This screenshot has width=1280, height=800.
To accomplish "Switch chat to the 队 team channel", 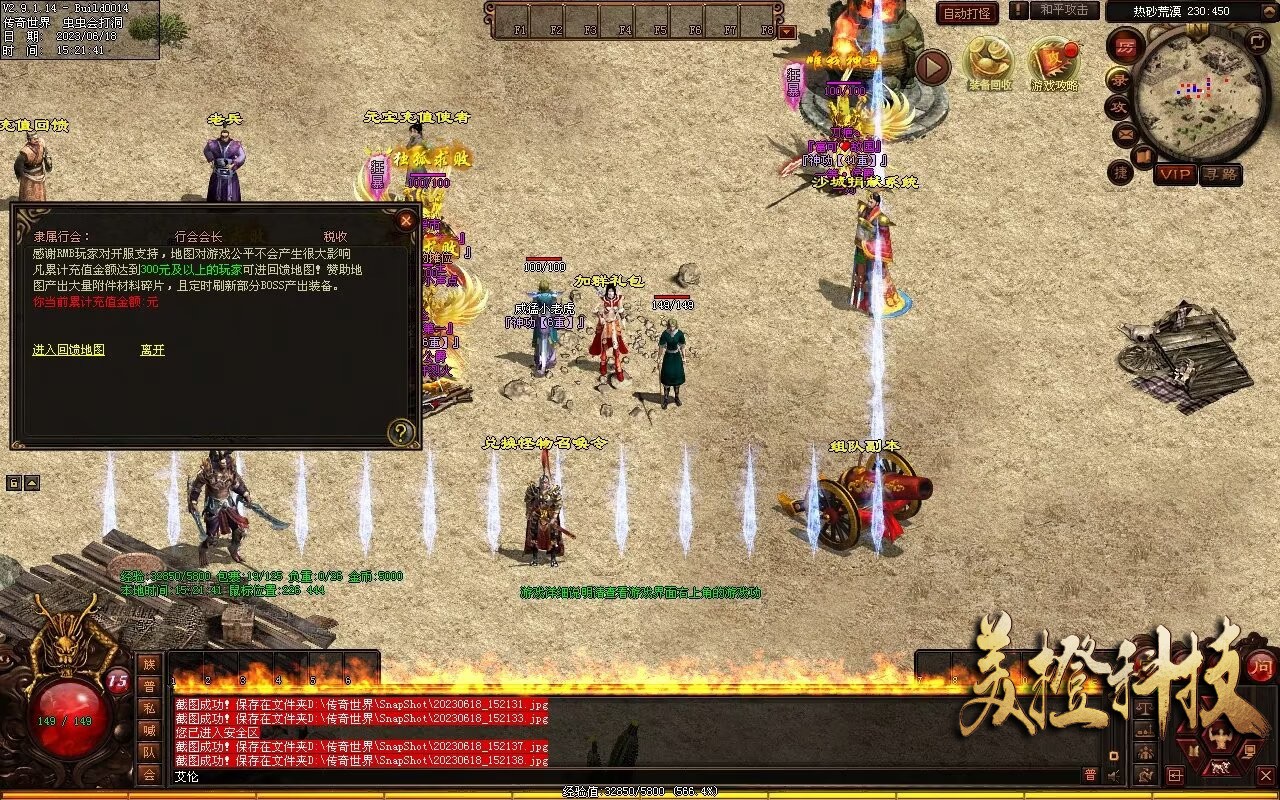I will coord(149,752).
